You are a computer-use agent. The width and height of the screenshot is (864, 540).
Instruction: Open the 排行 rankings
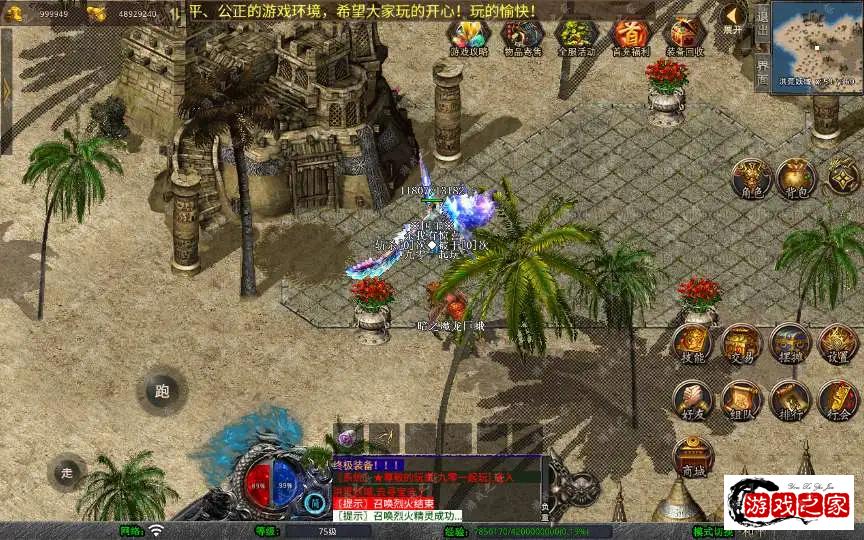(790, 399)
